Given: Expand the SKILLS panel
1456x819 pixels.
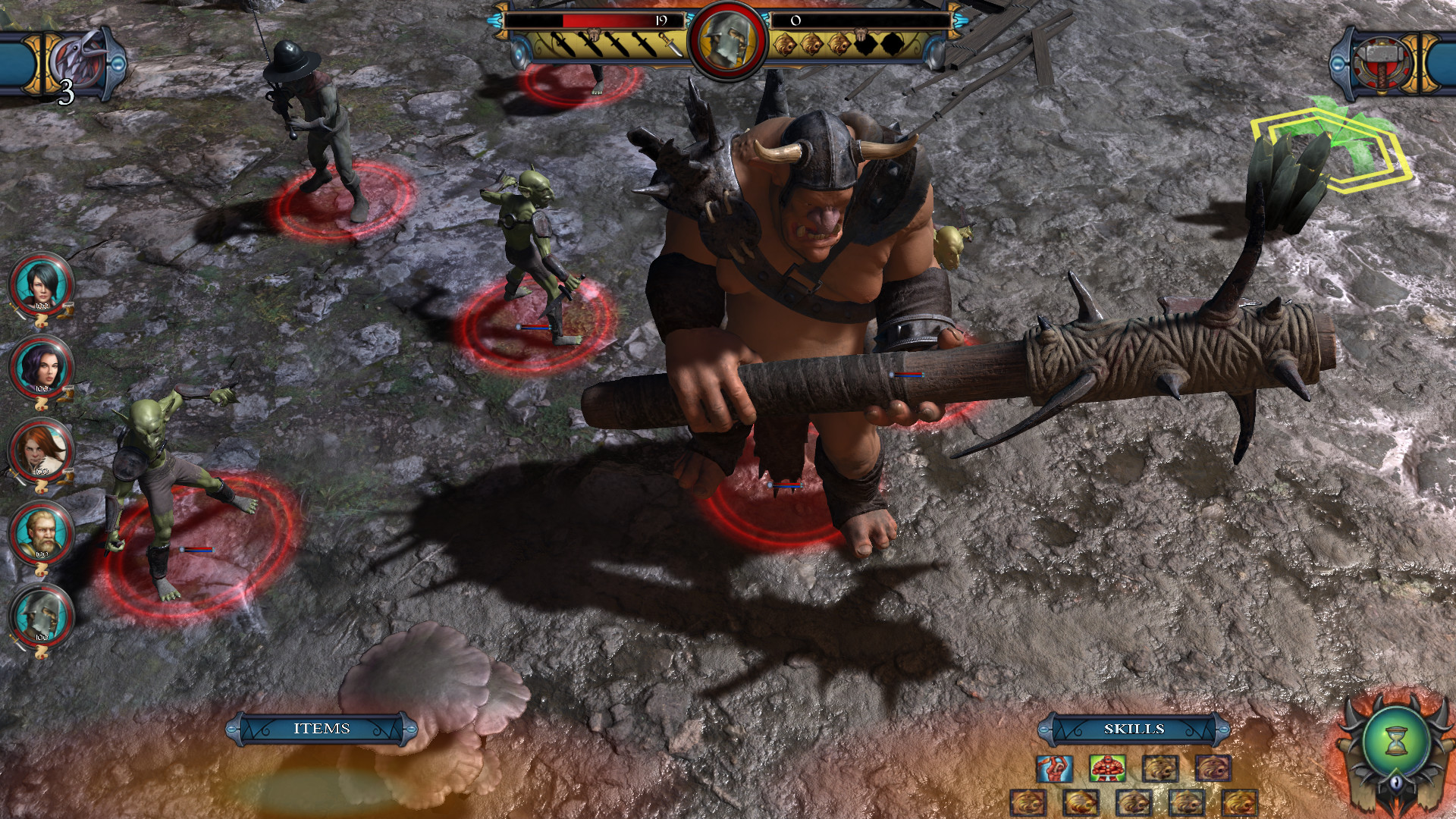Looking at the screenshot, I should [1137, 726].
